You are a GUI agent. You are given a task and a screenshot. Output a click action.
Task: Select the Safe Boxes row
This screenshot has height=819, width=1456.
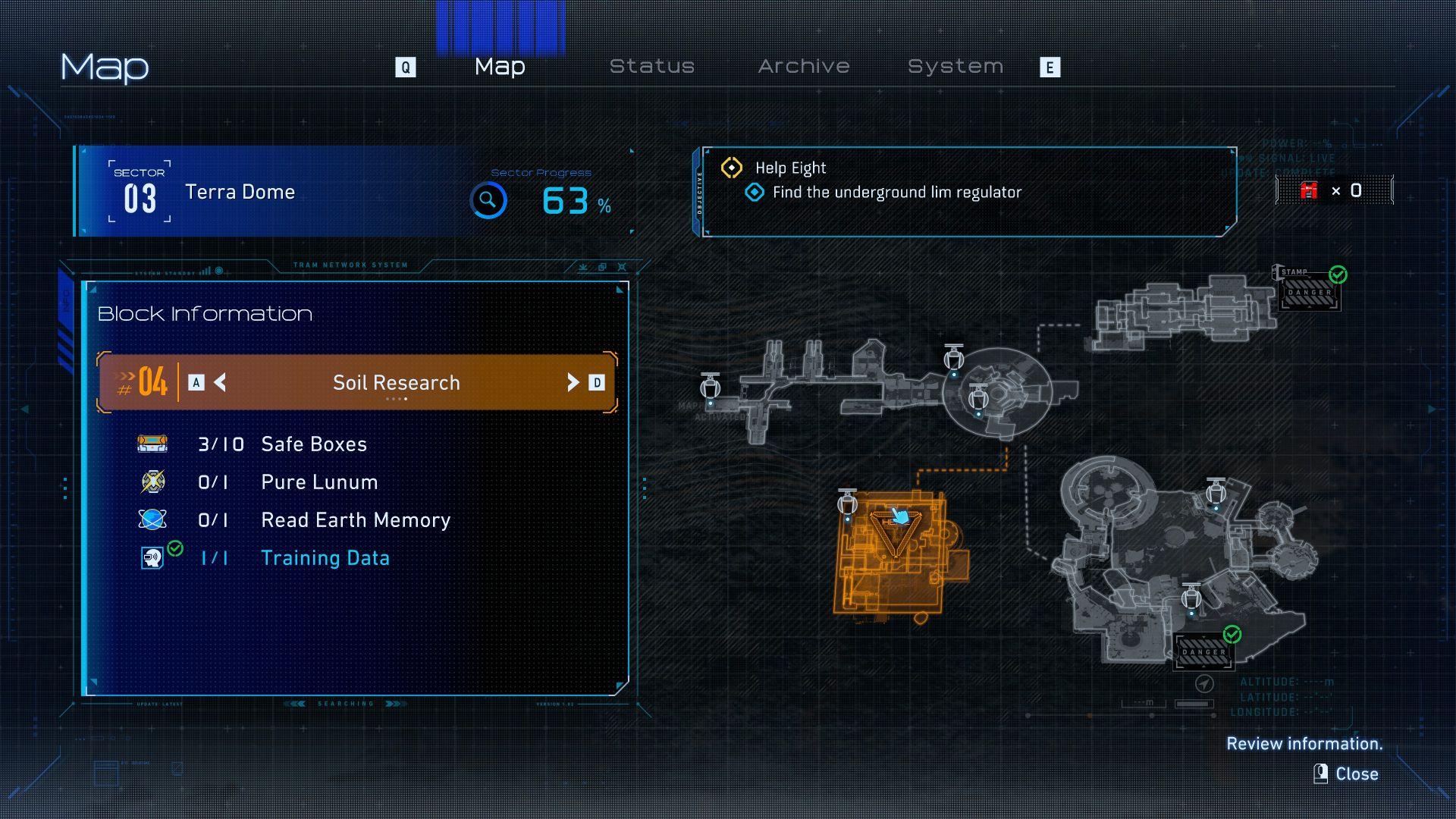pyautogui.click(x=313, y=444)
